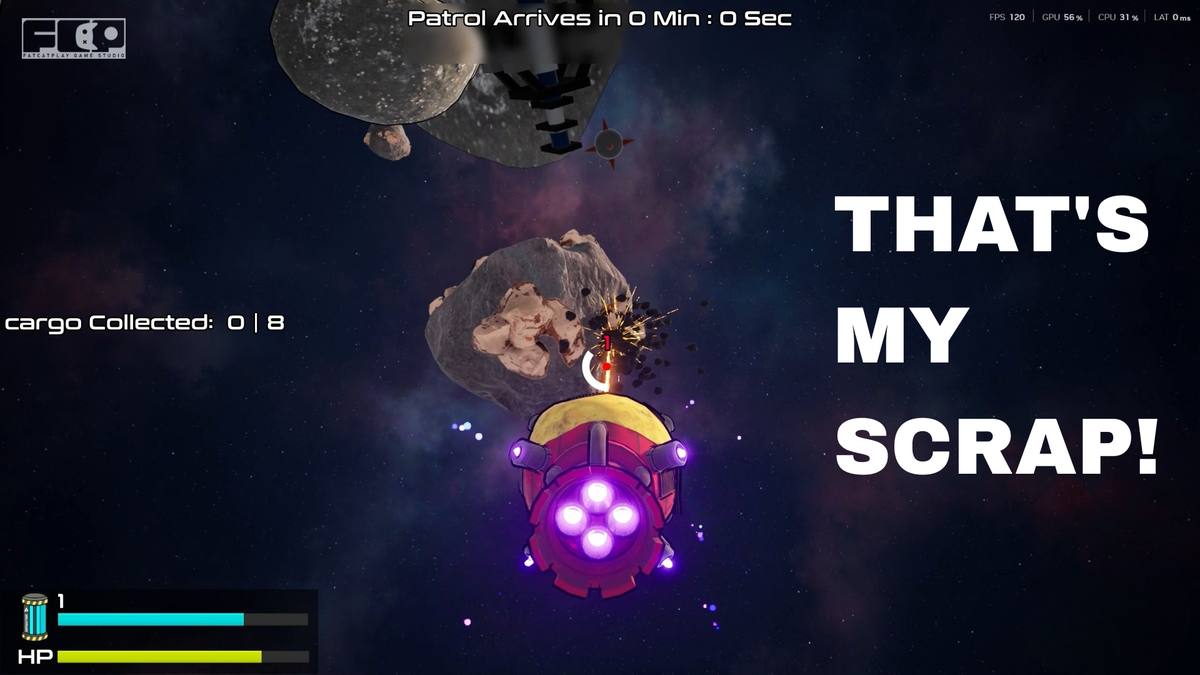Click the blue canister icon
The image size is (1200, 675).
point(35,616)
